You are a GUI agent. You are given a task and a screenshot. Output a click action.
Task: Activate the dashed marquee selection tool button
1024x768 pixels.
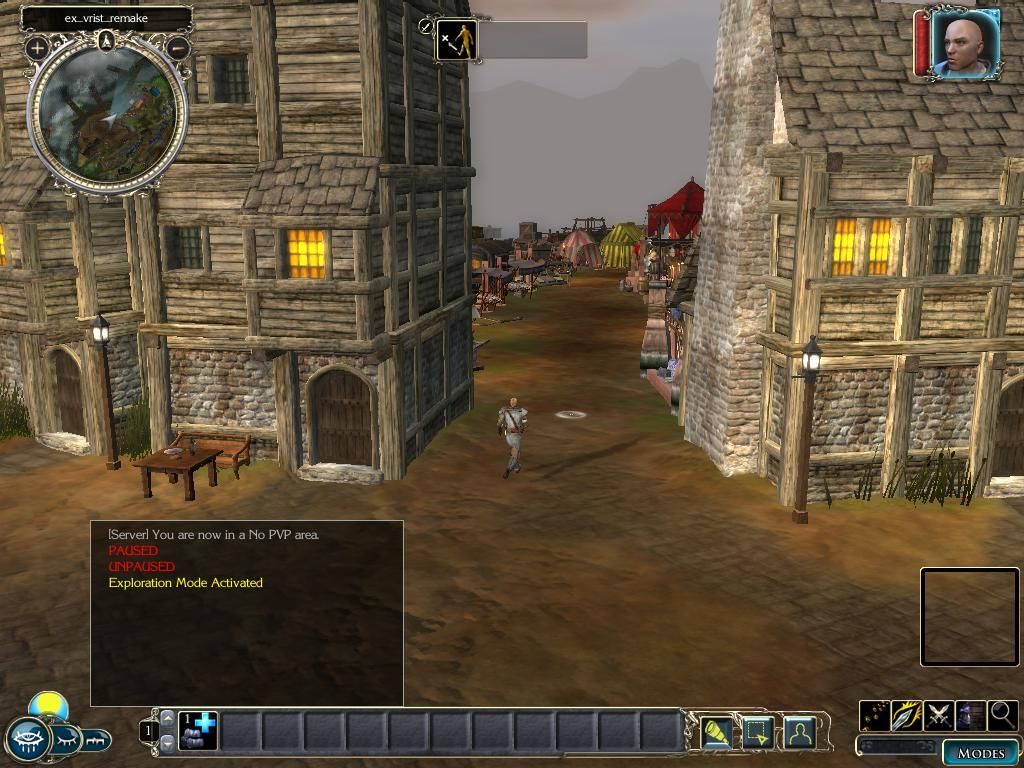(758, 733)
